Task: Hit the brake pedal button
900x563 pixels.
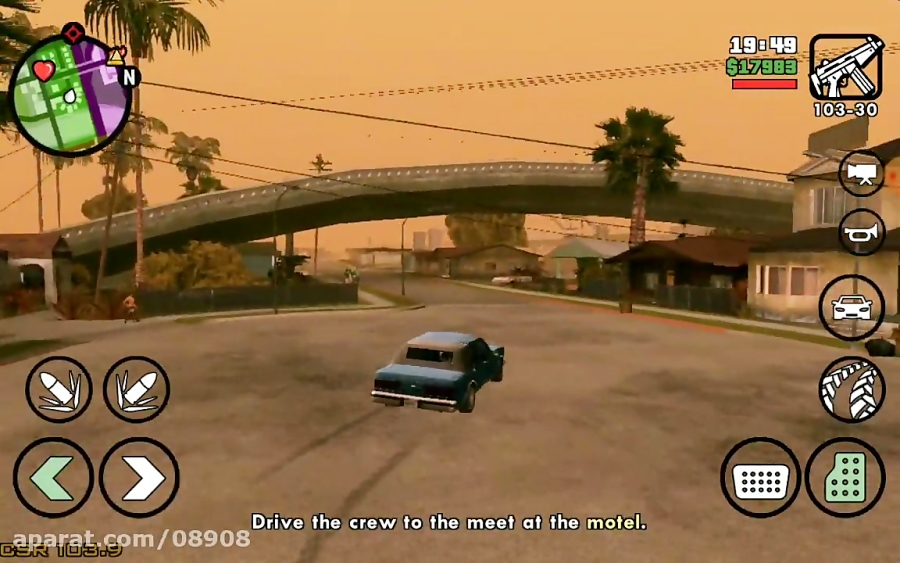Action: [760, 478]
